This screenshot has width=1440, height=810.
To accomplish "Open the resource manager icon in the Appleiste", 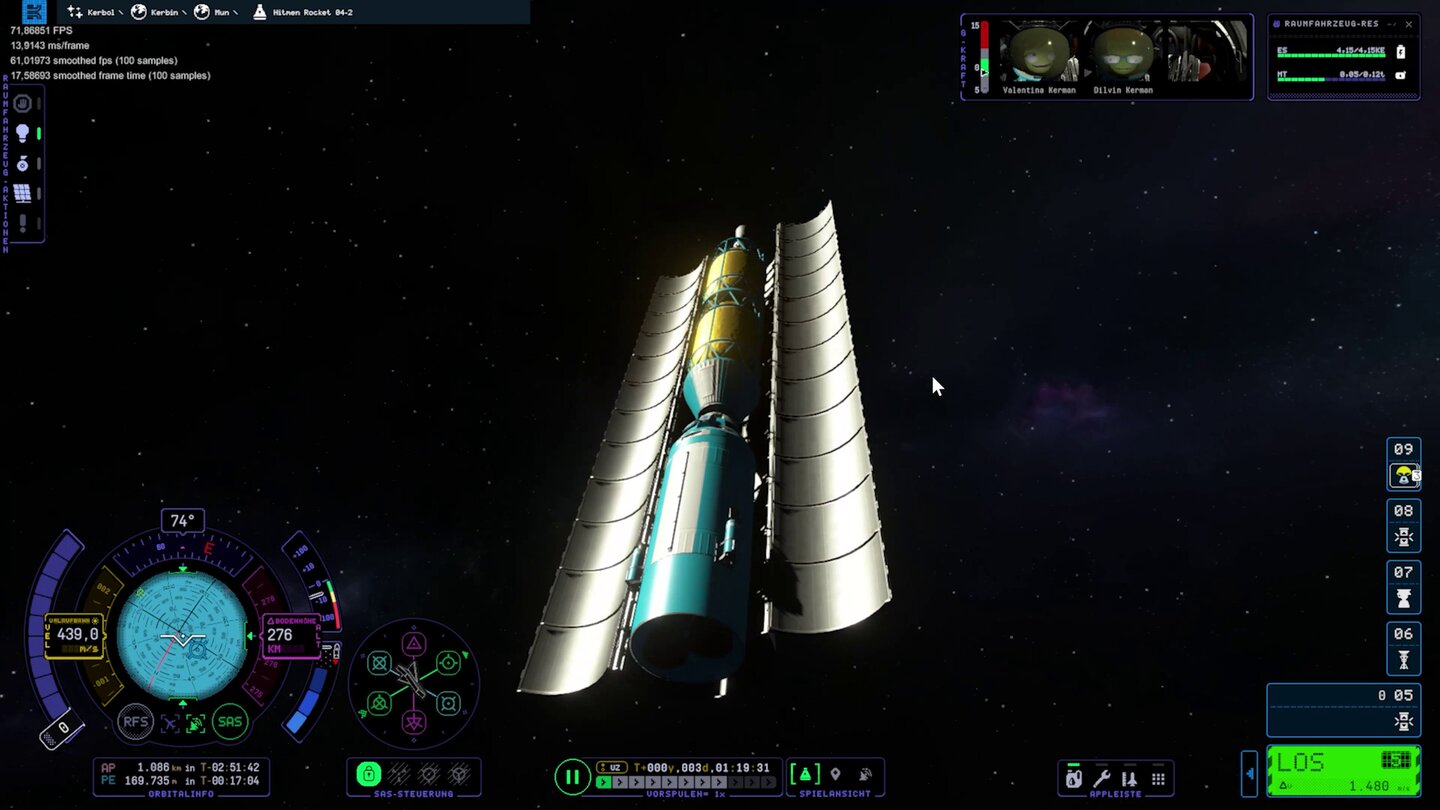I will [x=1073, y=778].
